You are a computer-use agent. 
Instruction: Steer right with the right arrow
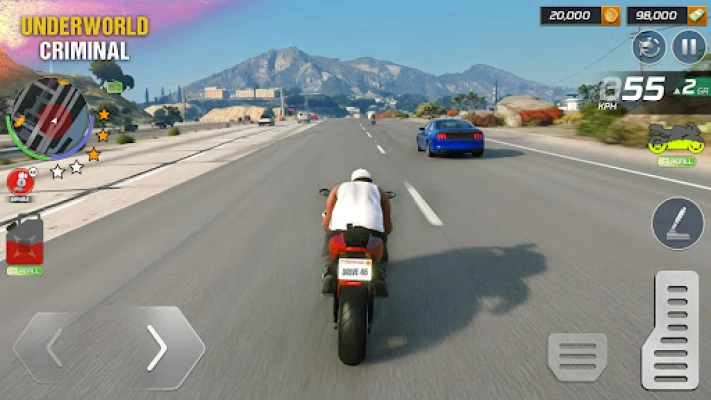156,348
